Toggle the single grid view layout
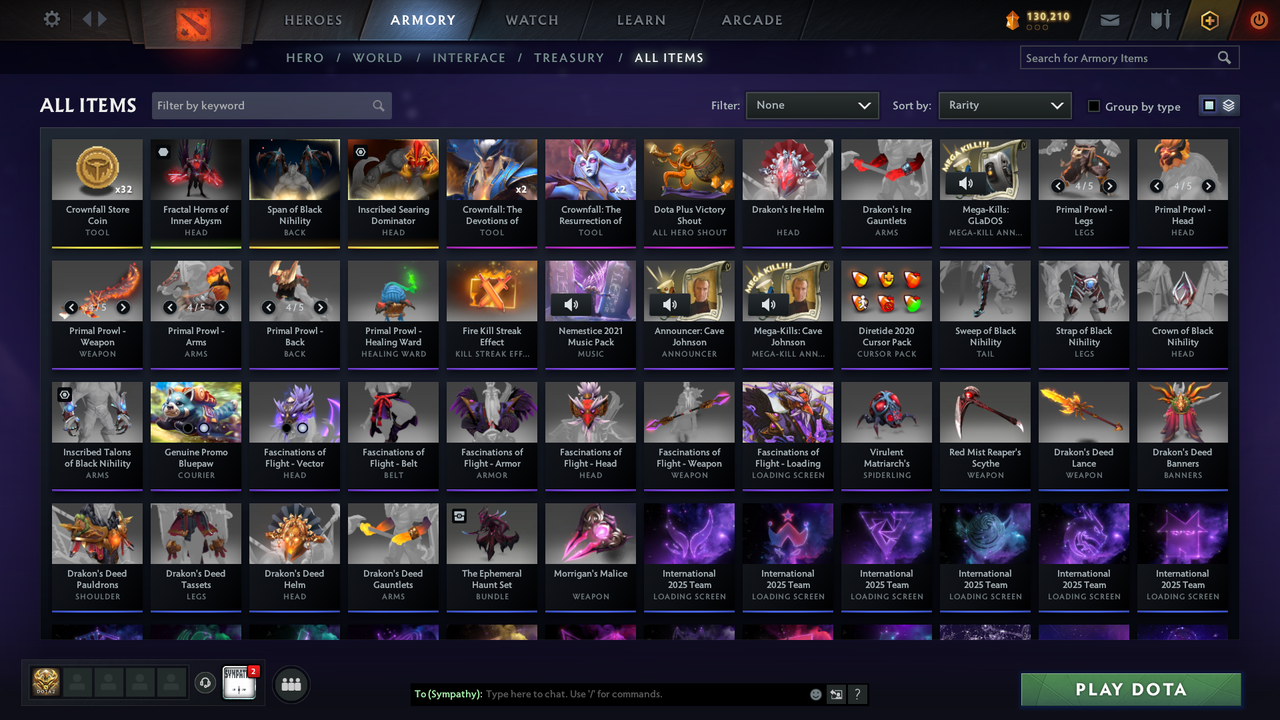The width and height of the screenshot is (1280, 720). 1211,104
